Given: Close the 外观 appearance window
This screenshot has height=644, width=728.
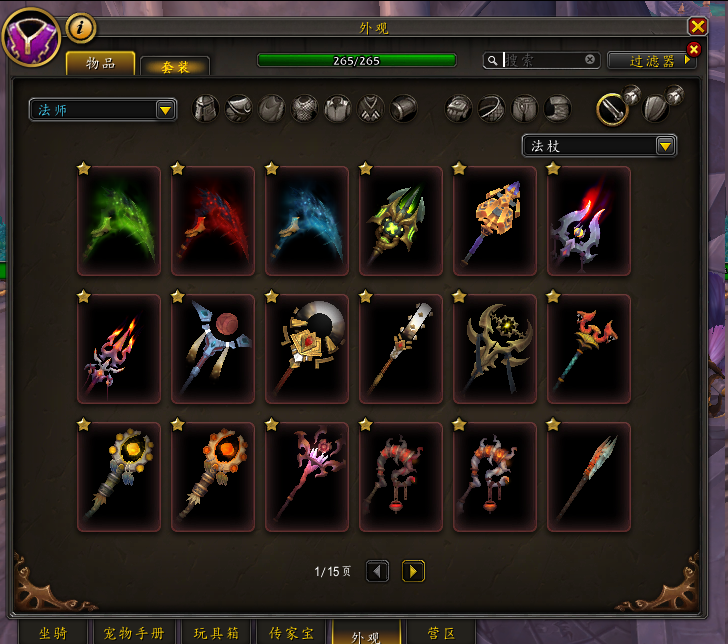Looking at the screenshot, I should pos(697,27).
